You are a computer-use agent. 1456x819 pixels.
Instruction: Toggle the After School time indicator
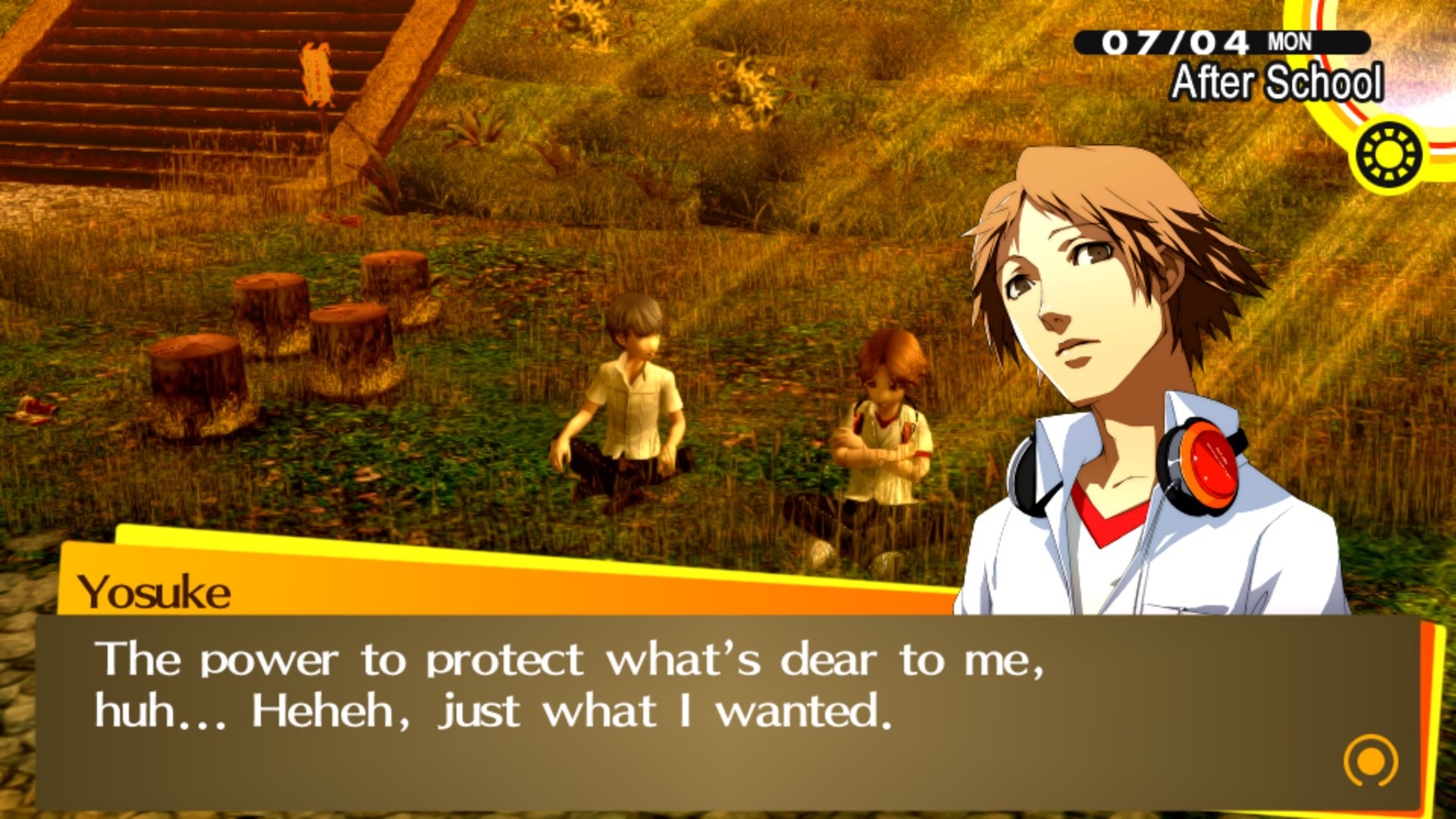1280,83
